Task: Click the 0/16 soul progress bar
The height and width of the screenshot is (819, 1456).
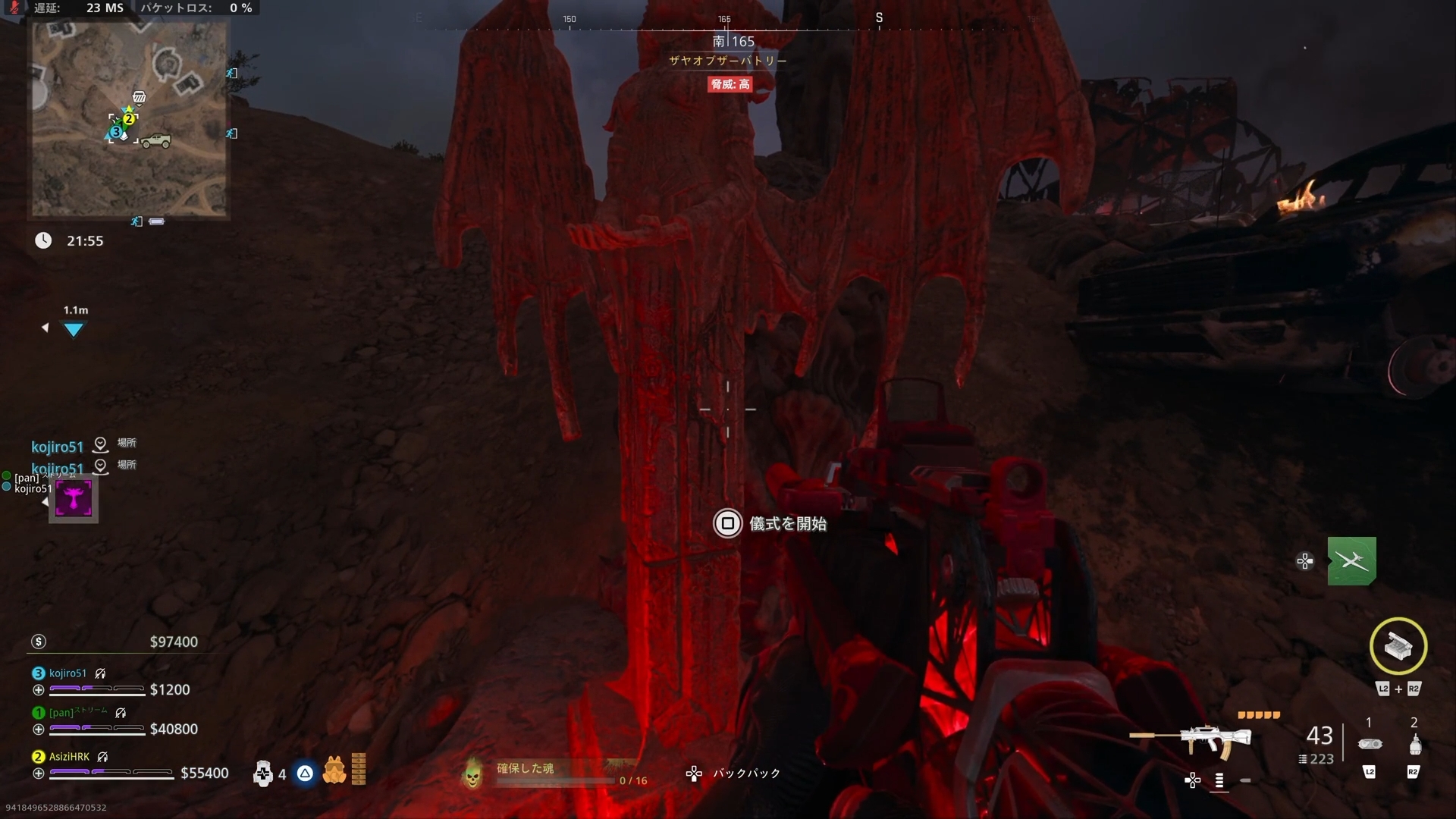Action: point(556,782)
